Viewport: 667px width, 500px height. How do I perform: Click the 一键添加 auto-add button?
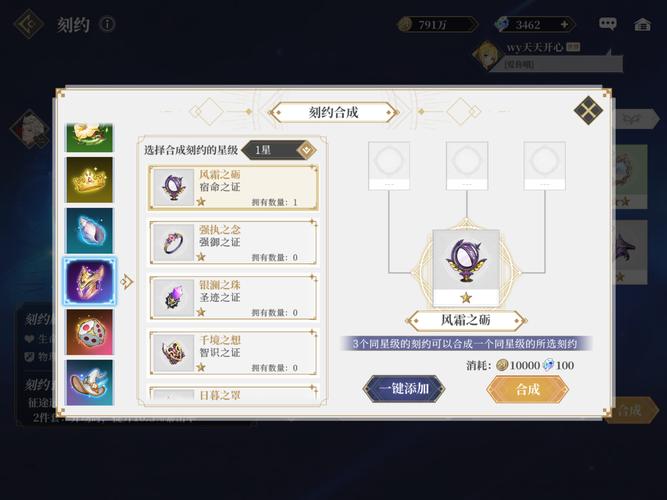coord(403,389)
